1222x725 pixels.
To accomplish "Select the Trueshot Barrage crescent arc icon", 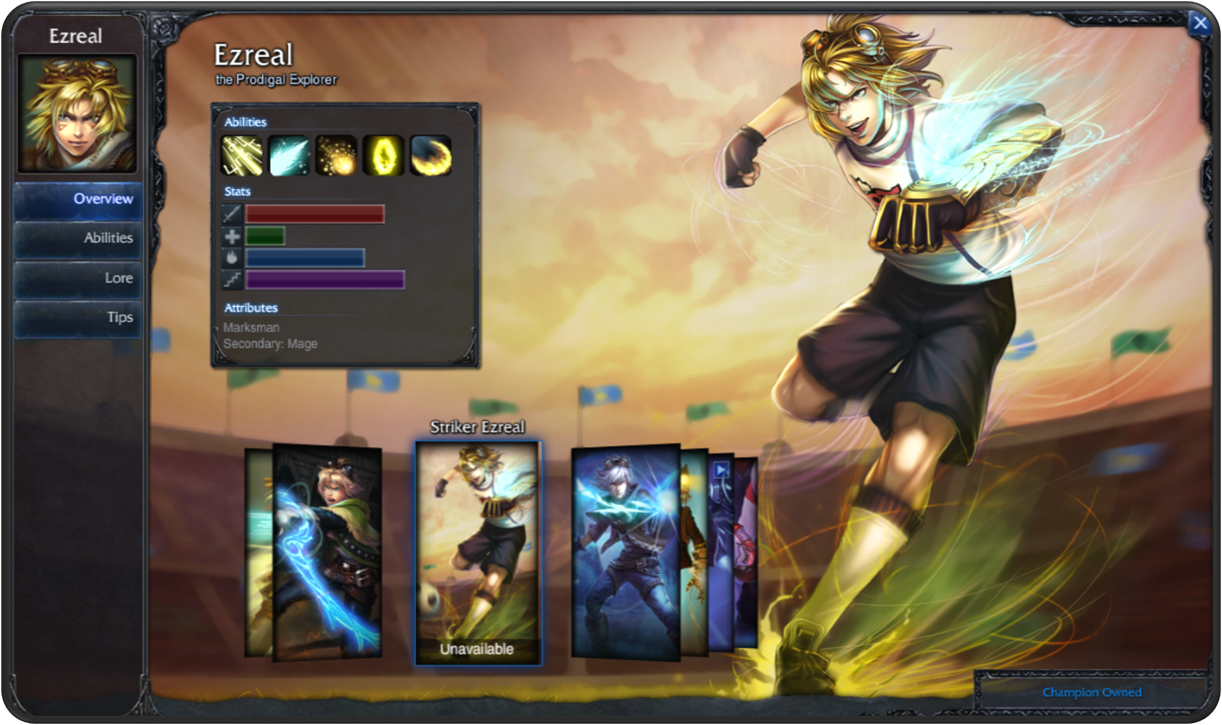I will (x=430, y=155).
